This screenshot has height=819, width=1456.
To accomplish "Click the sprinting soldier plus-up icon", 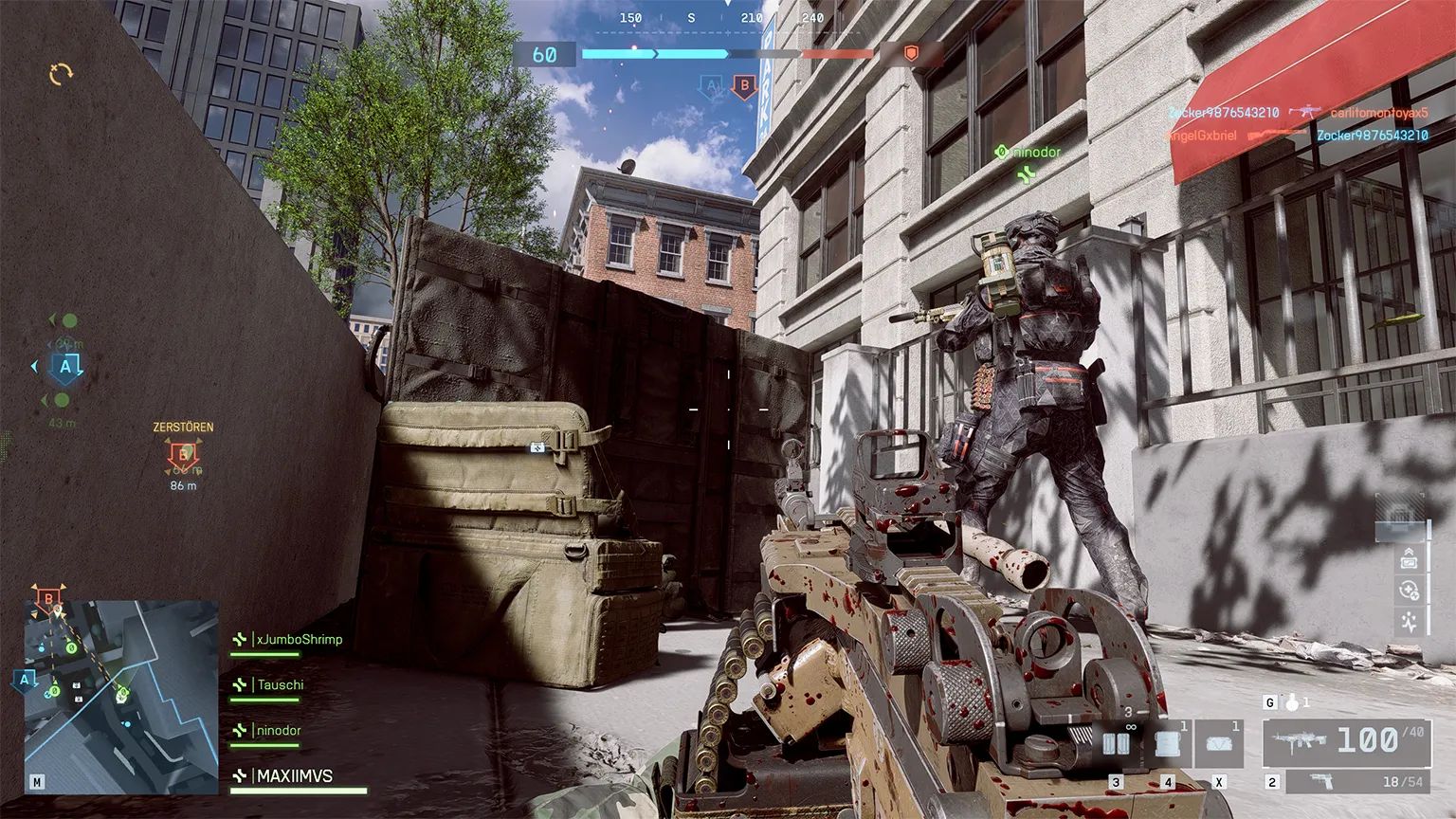I will [1409, 621].
